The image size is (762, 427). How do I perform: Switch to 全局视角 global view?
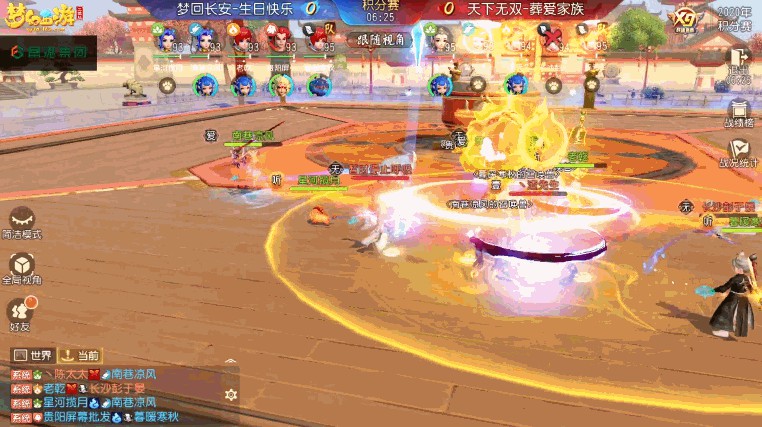point(22,268)
